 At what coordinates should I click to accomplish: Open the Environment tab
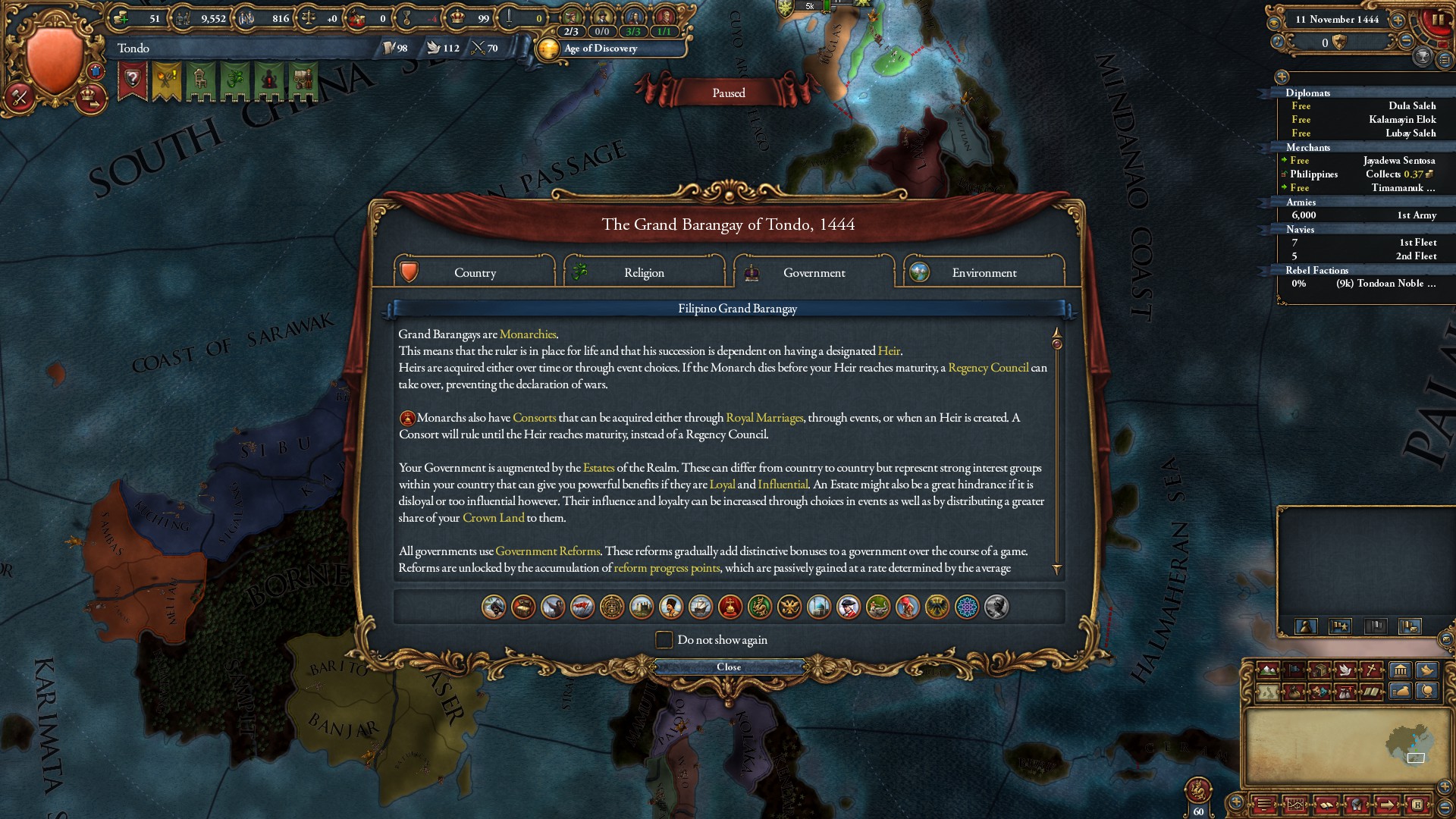984,272
